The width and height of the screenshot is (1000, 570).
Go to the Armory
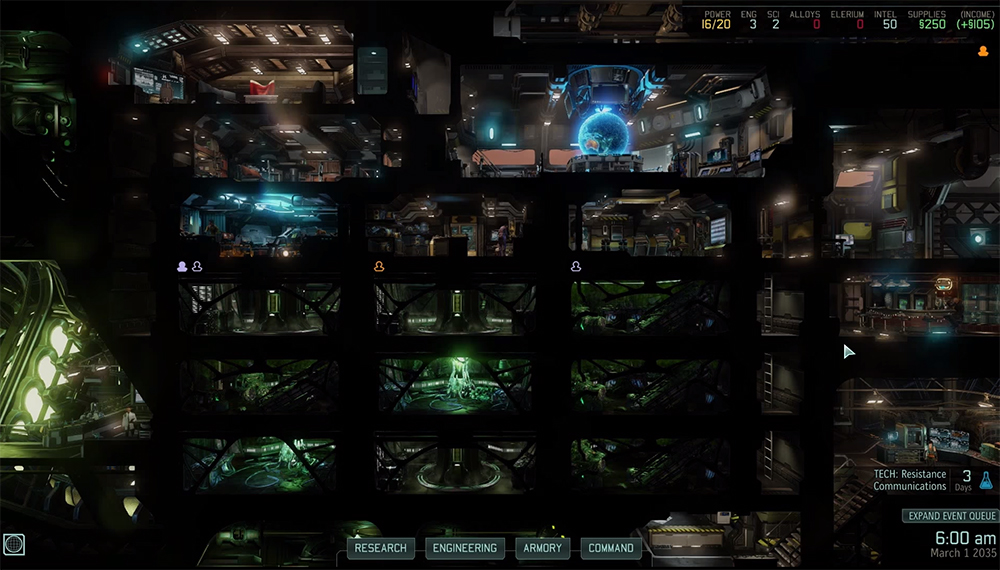(544, 548)
